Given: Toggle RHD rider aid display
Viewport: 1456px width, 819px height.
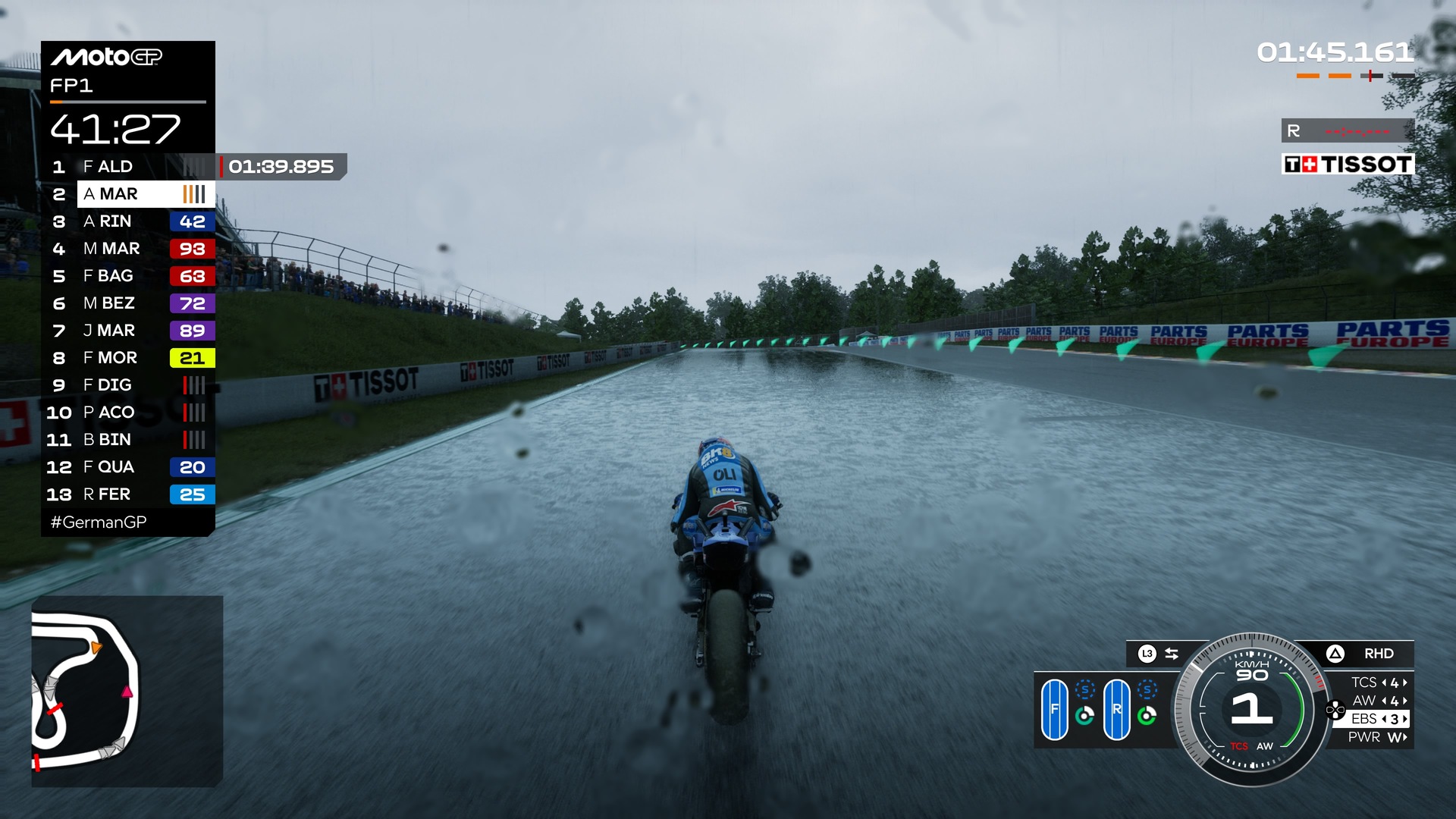Looking at the screenshot, I should pyautogui.click(x=1380, y=653).
